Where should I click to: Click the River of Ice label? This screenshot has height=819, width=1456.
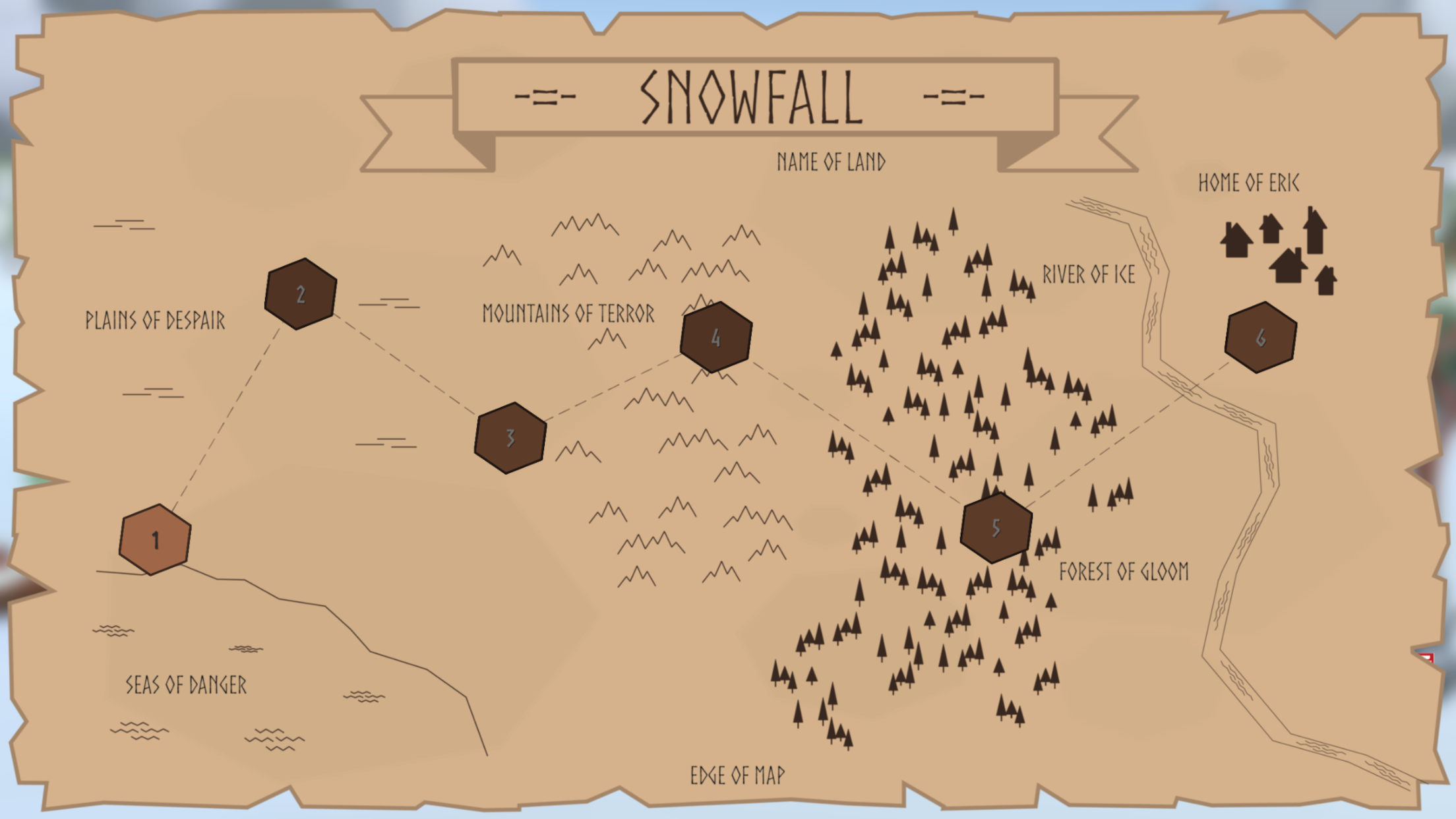1088,275
